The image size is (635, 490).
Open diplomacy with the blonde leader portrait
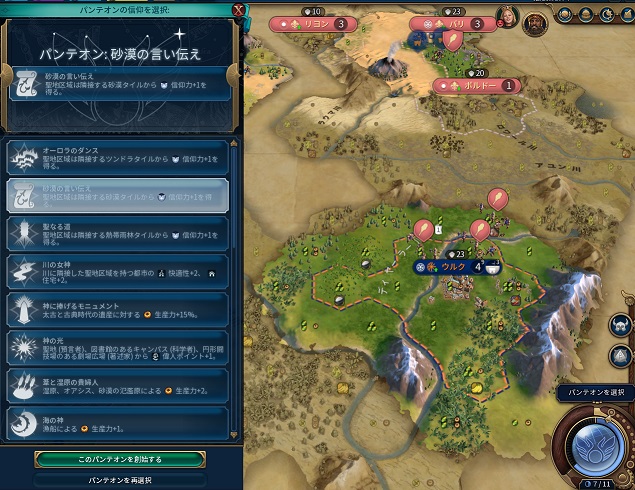click(505, 16)
